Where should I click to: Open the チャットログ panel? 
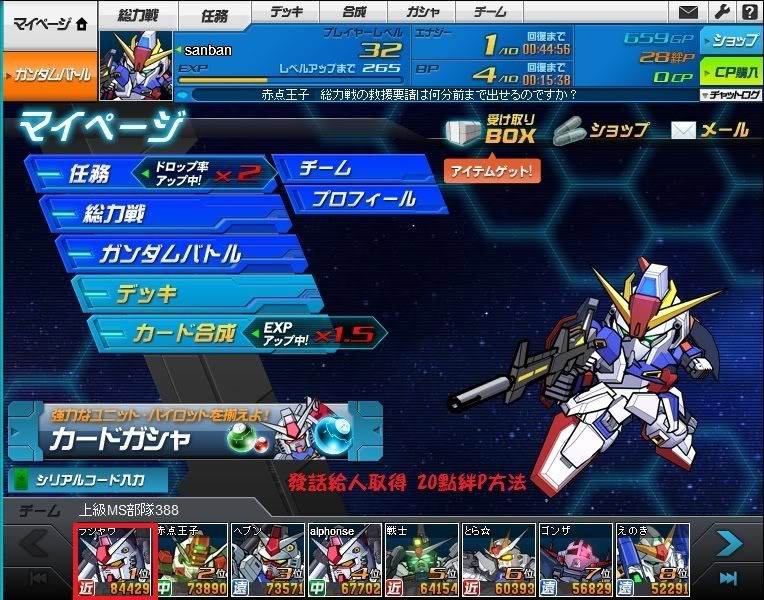731,95
